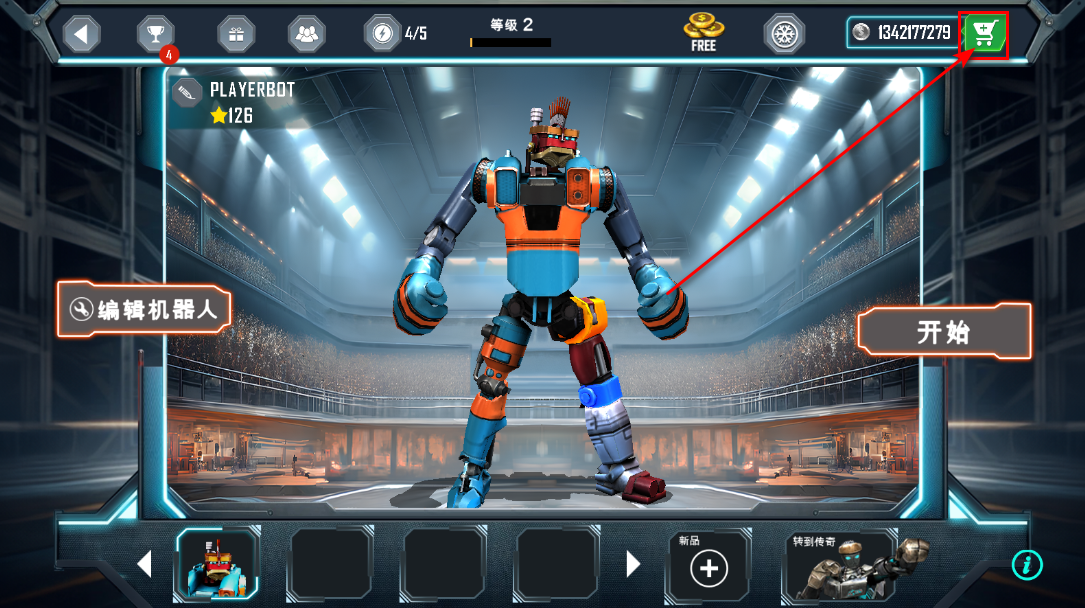Open the gift box rewards
1085x608 pixels.
coord(236,34)
